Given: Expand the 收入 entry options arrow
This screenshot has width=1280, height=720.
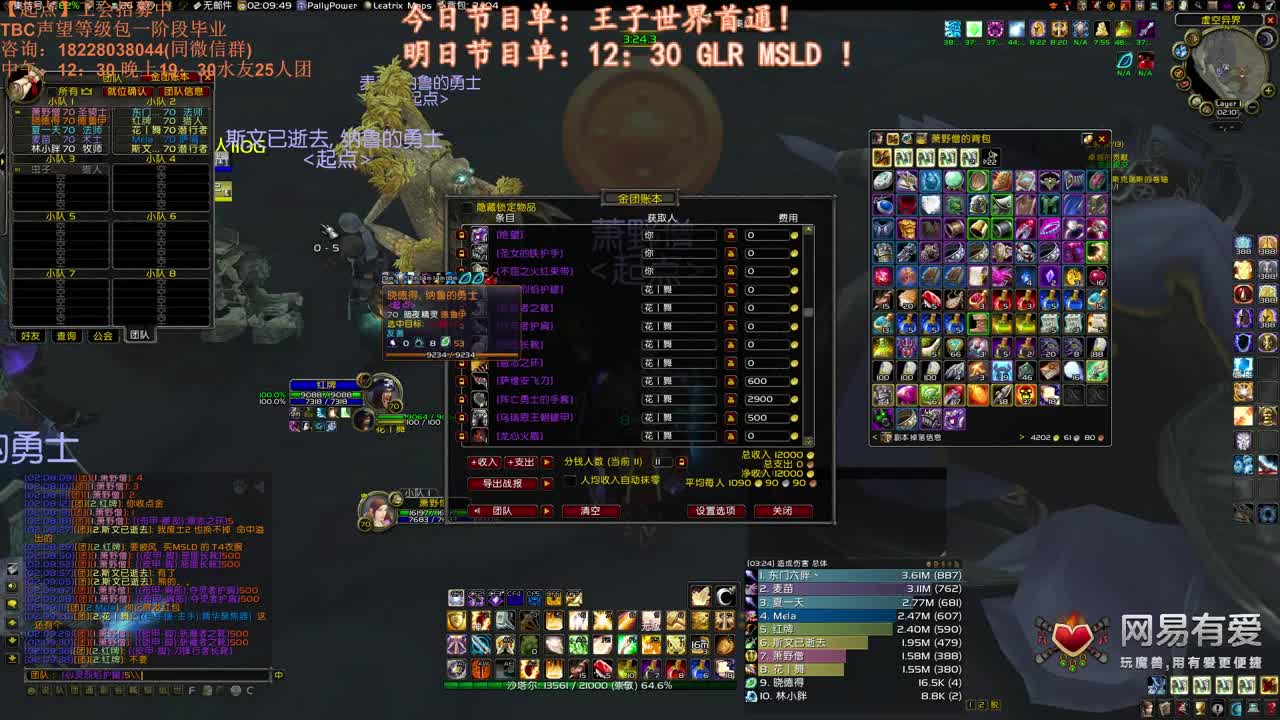Looking at the screenshot, I should pyautogui.click(x=546, y=461).
